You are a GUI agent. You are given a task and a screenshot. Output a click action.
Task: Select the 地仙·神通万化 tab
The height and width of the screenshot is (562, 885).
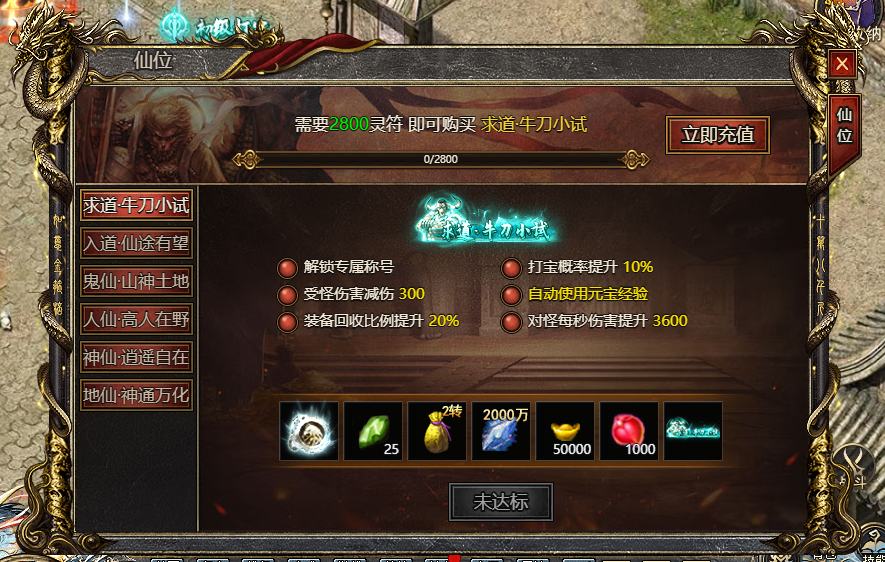coord(136,395)
